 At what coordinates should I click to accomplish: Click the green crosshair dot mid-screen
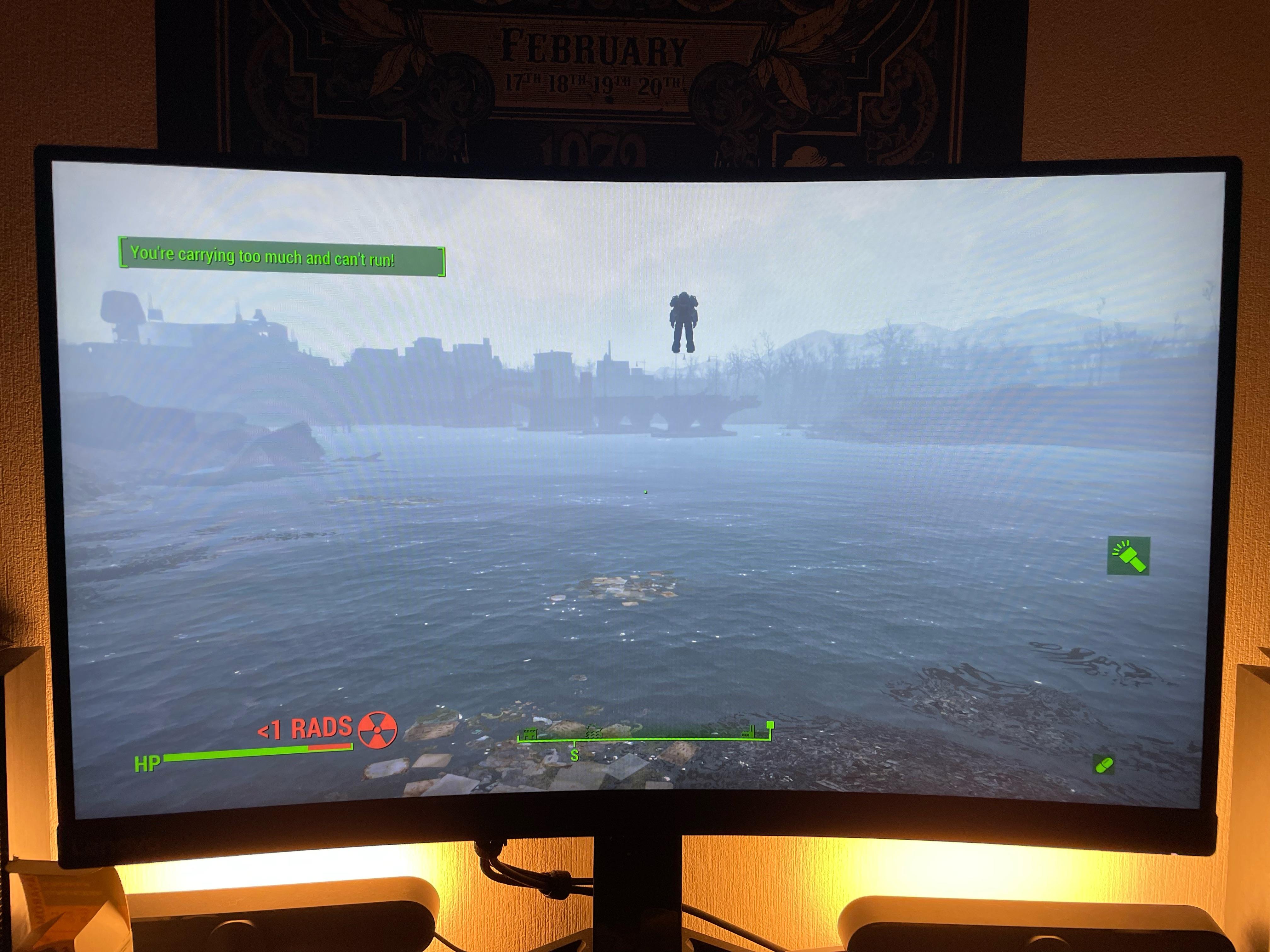click(x=645, y=491)
